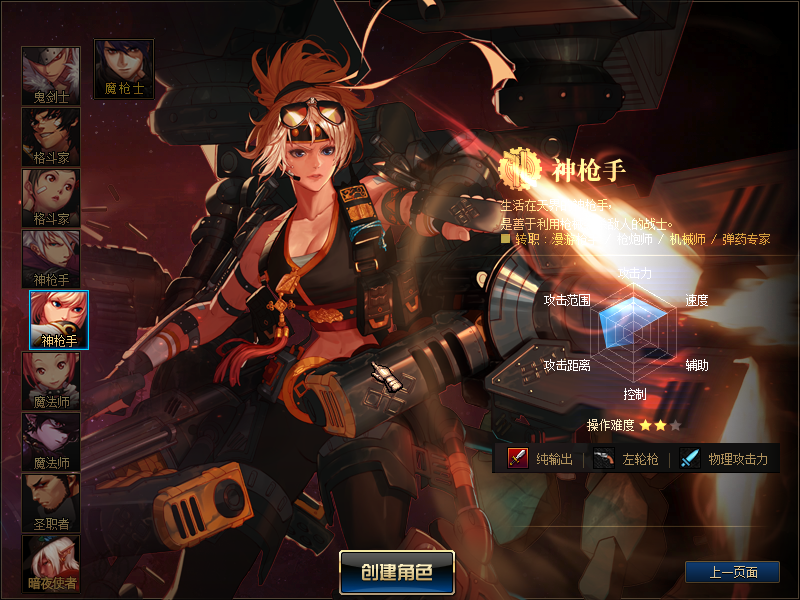Select the female 格斗家 with hair buns
Viewport: 800px width, 600px height.
point(51,198)
